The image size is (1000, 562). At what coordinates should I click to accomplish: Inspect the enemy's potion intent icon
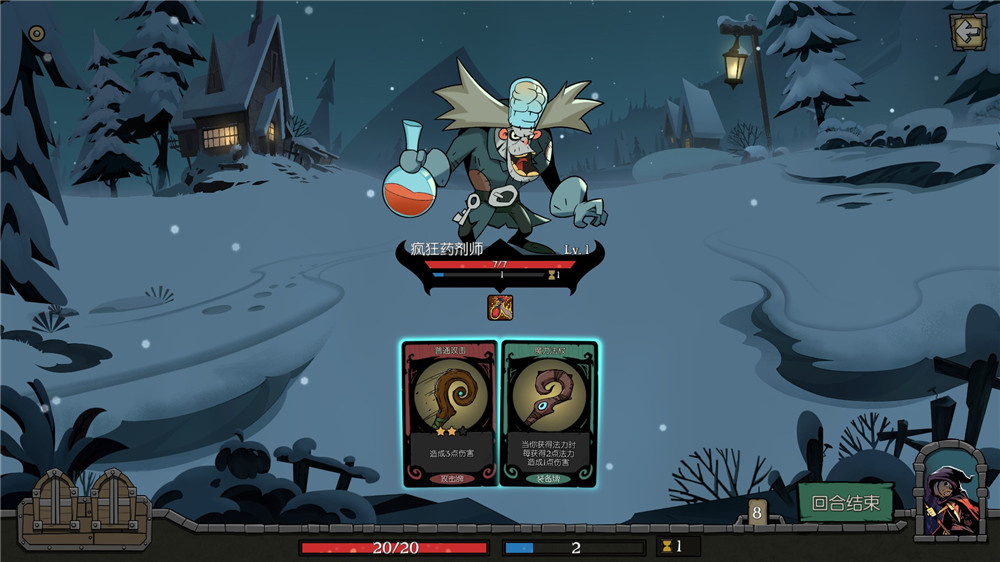pos(500,307)
